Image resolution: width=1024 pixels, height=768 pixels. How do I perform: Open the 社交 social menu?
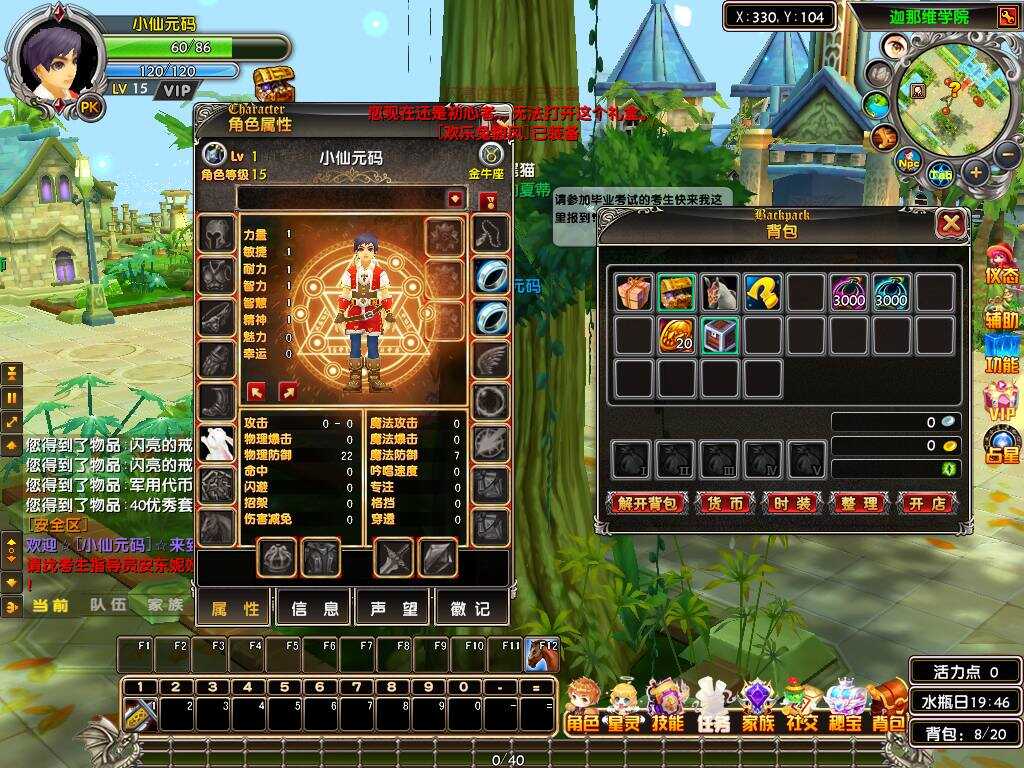(800, 705)
